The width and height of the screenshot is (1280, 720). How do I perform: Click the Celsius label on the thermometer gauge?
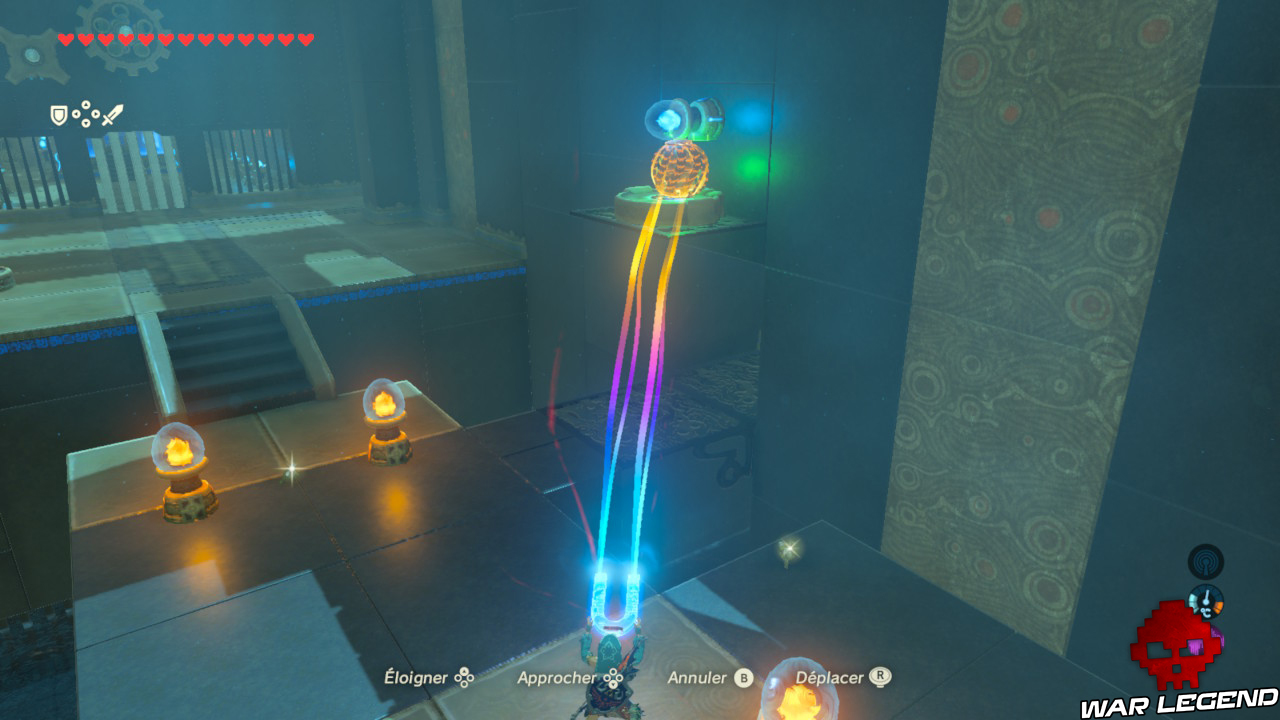(x=1206, y=613)
